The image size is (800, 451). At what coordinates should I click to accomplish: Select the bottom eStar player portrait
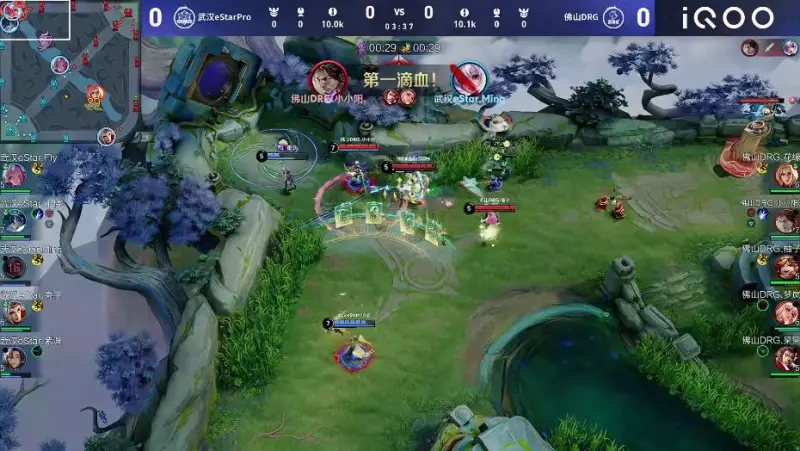pos(13,359)
